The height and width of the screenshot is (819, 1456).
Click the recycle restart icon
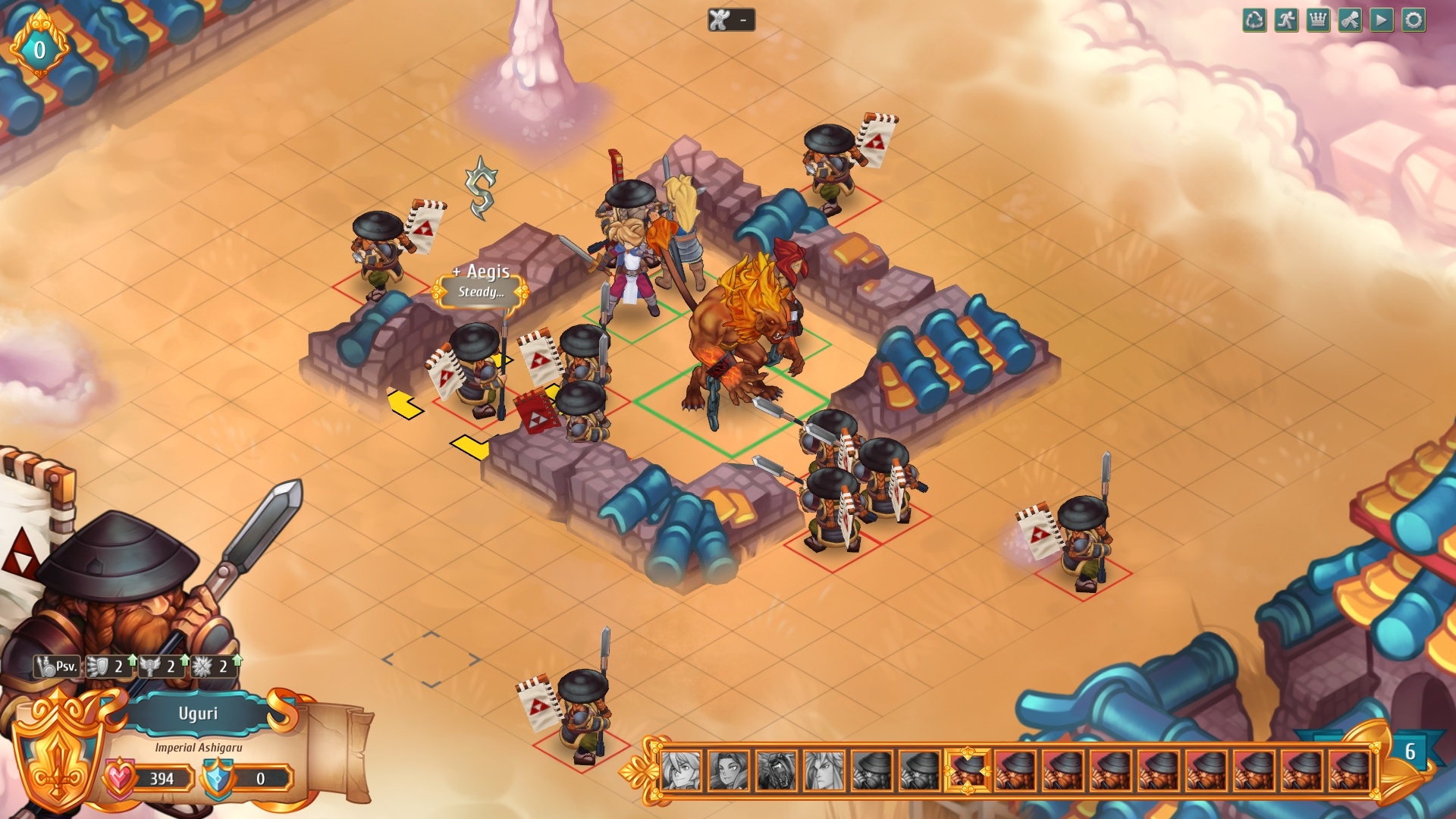(1254, 20)
